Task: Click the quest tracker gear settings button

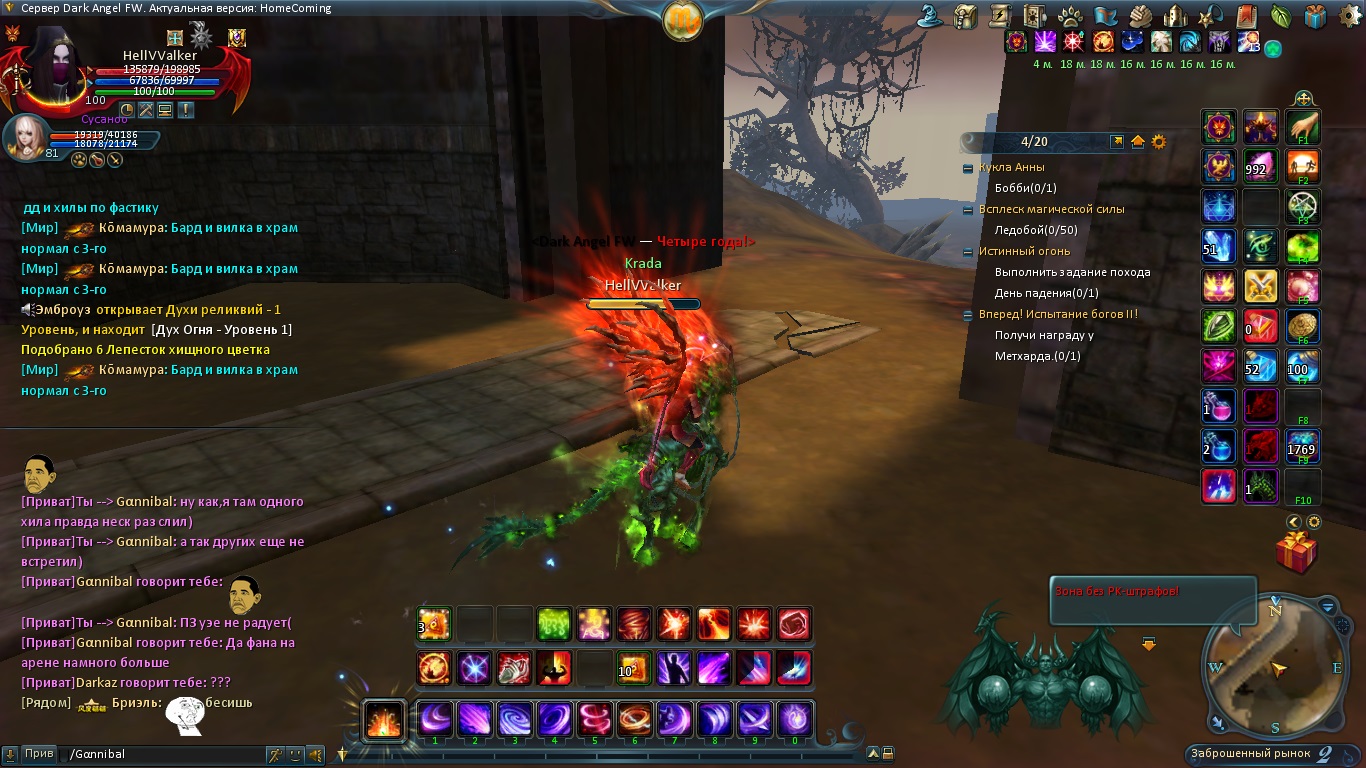Action: (1159, 142)
